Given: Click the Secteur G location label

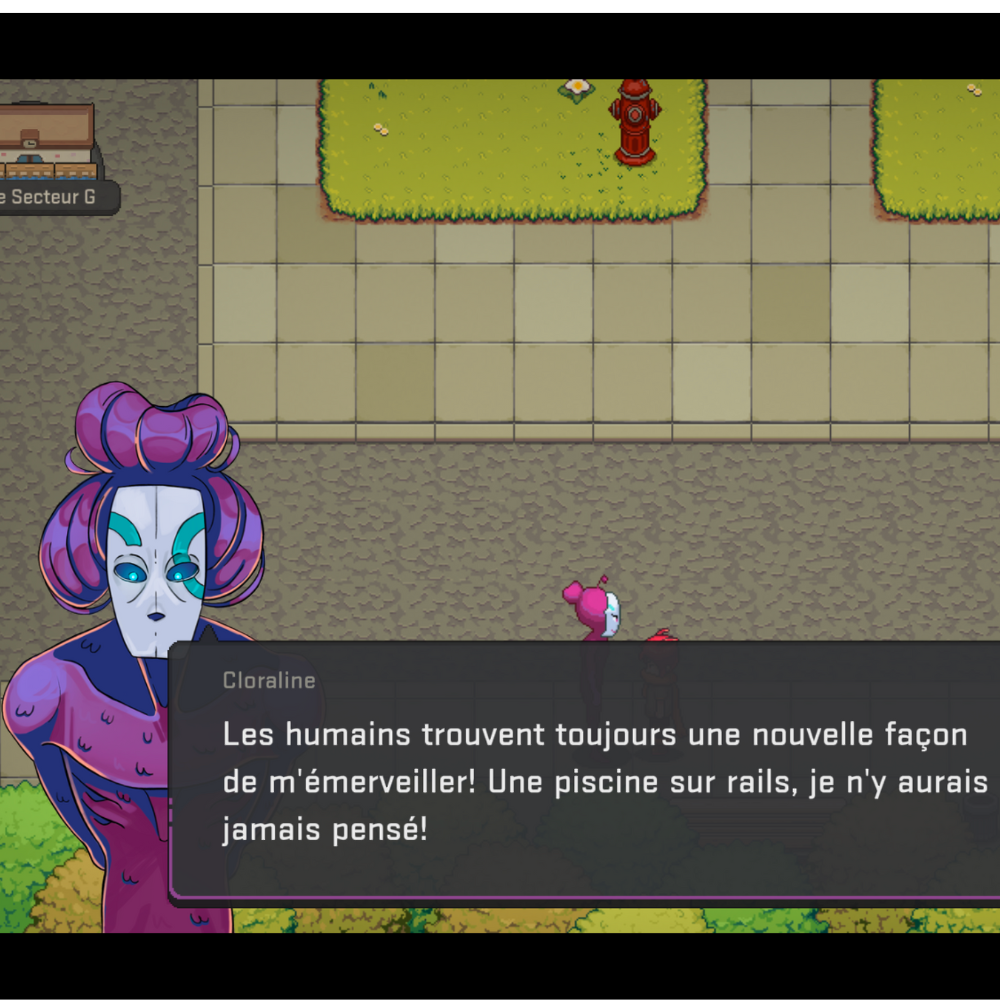Looking at the screenshot, I should 55,197.
